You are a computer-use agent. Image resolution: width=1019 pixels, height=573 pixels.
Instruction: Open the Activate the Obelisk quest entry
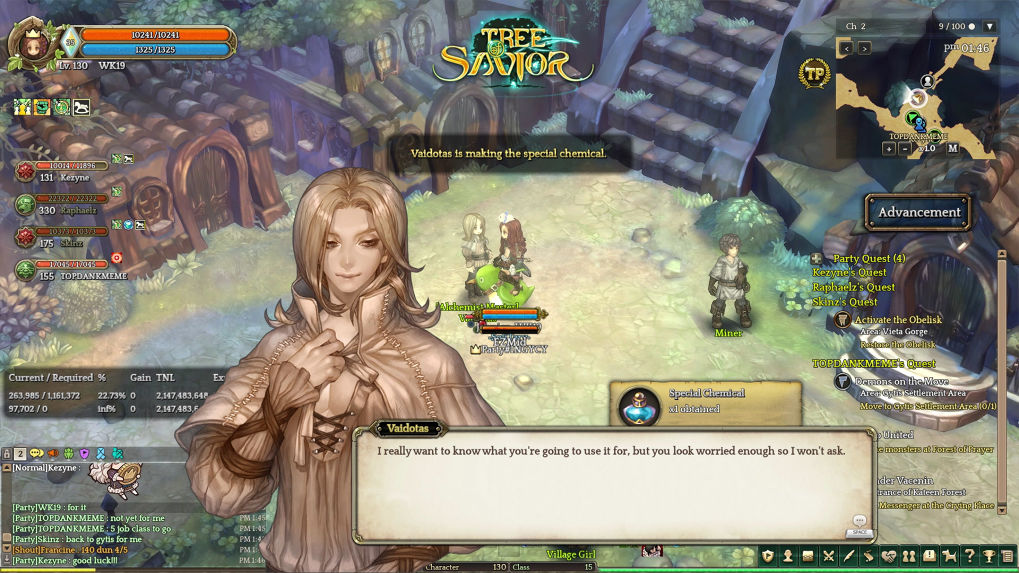click(896, 320)
